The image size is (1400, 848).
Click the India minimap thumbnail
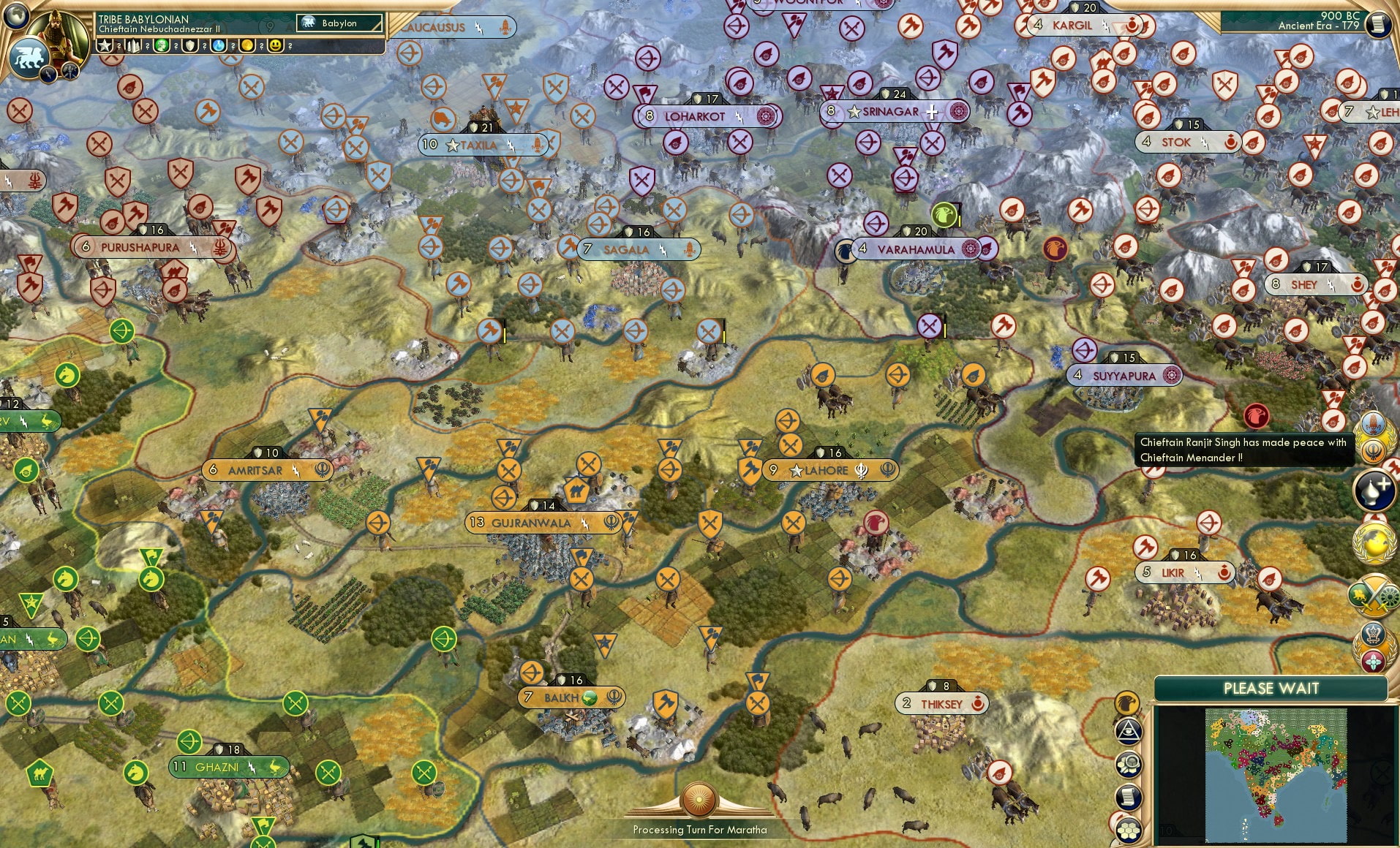[1276, 775]
